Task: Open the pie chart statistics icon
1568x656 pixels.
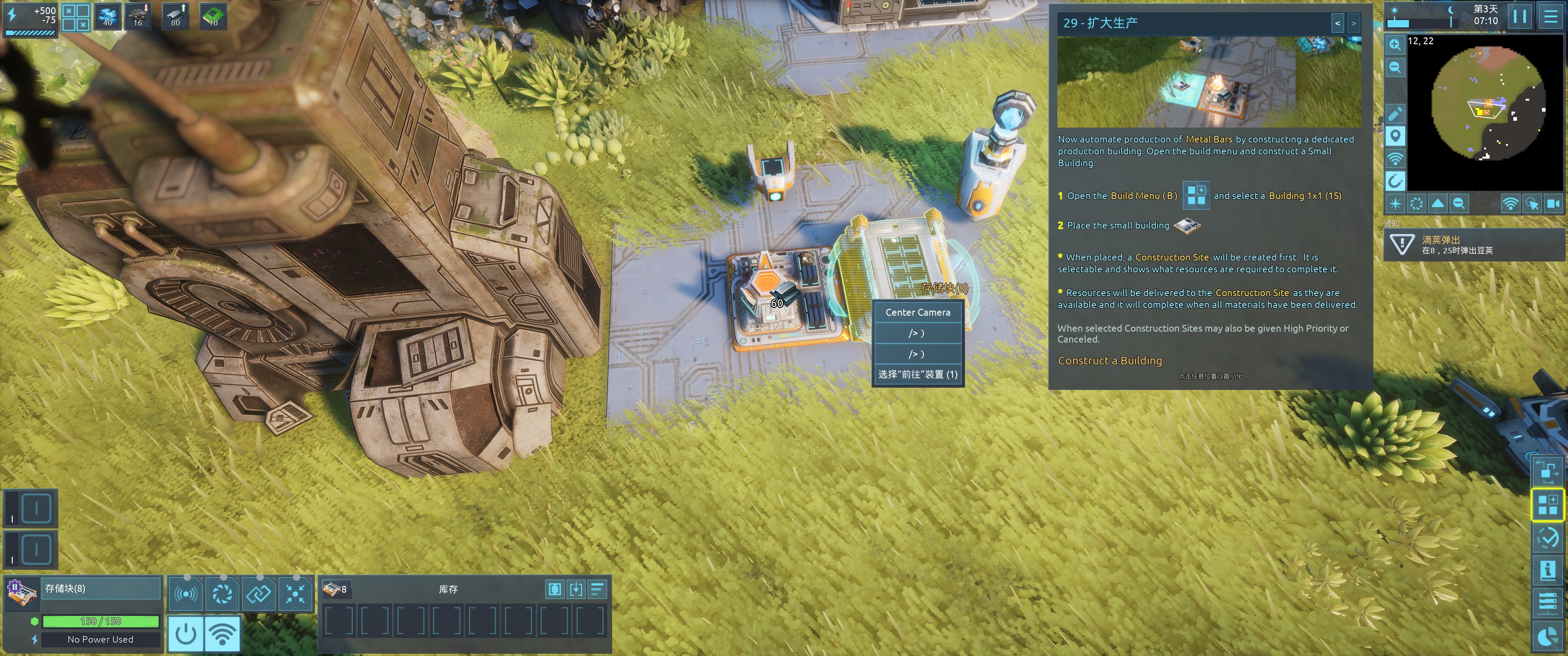Action: (x=1547, y=637)
